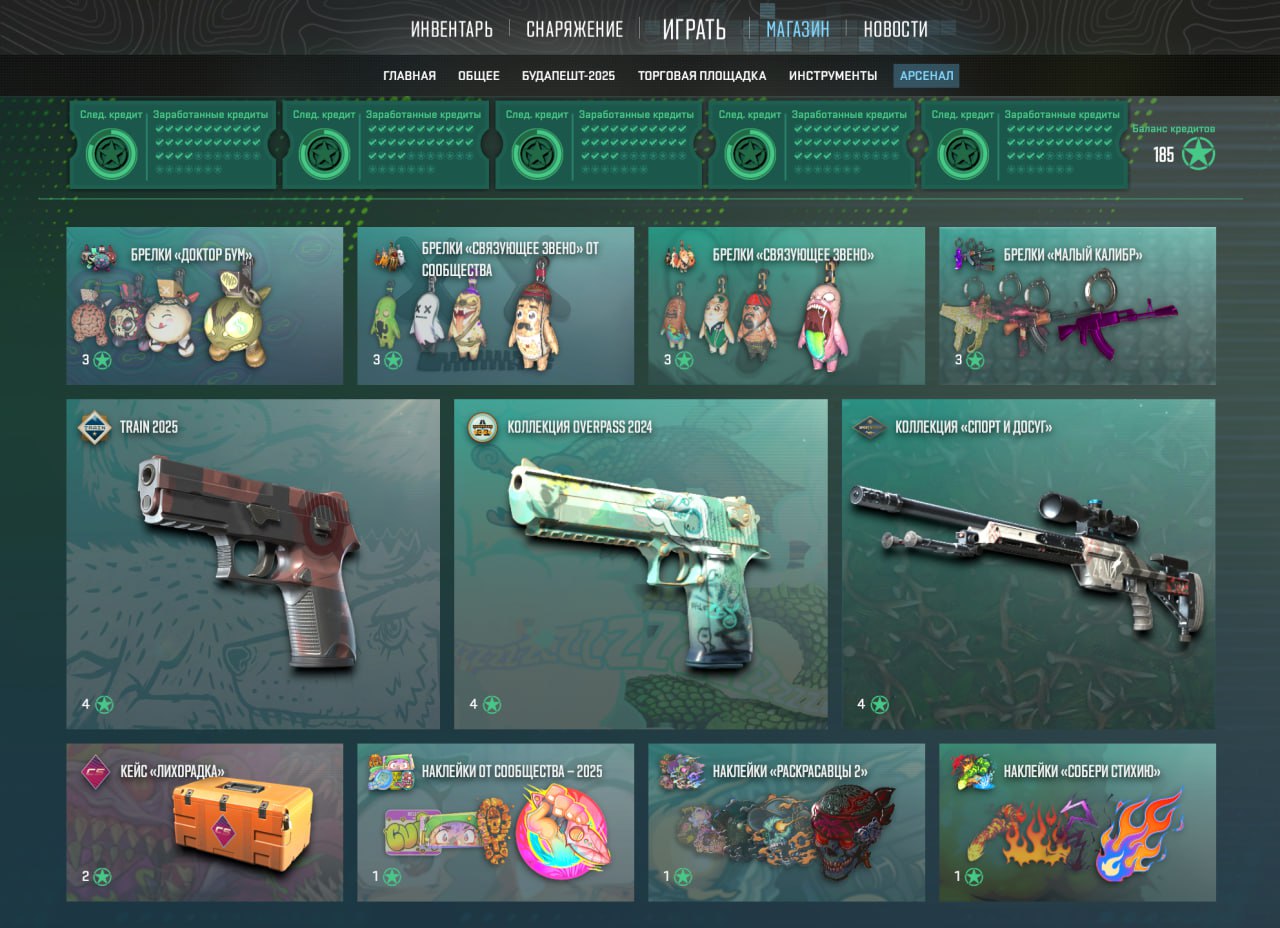Open the Train 2025 collection tile
The height and width of the screenshot is (928, 1280).
(253, 564)
